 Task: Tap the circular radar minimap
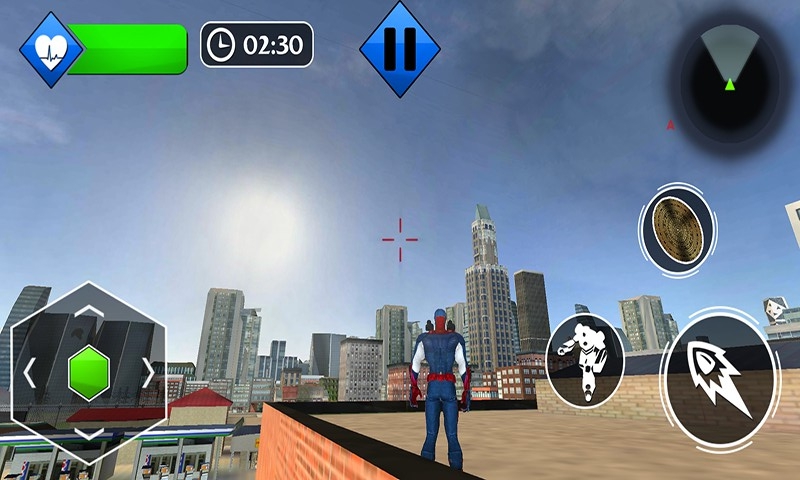pyautogui.click(x=731, y=75)
